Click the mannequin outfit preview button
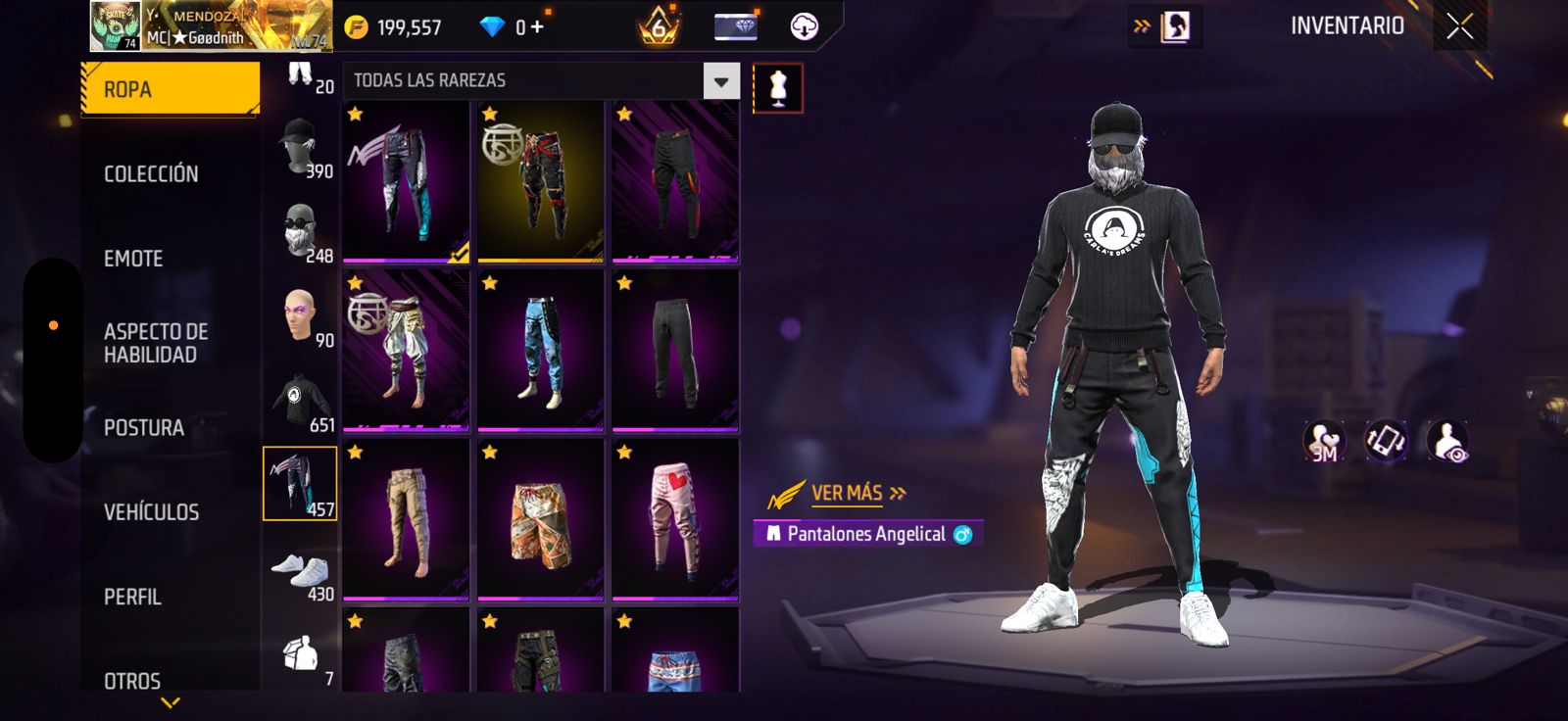1568x721 pixels. coord(778,88)
